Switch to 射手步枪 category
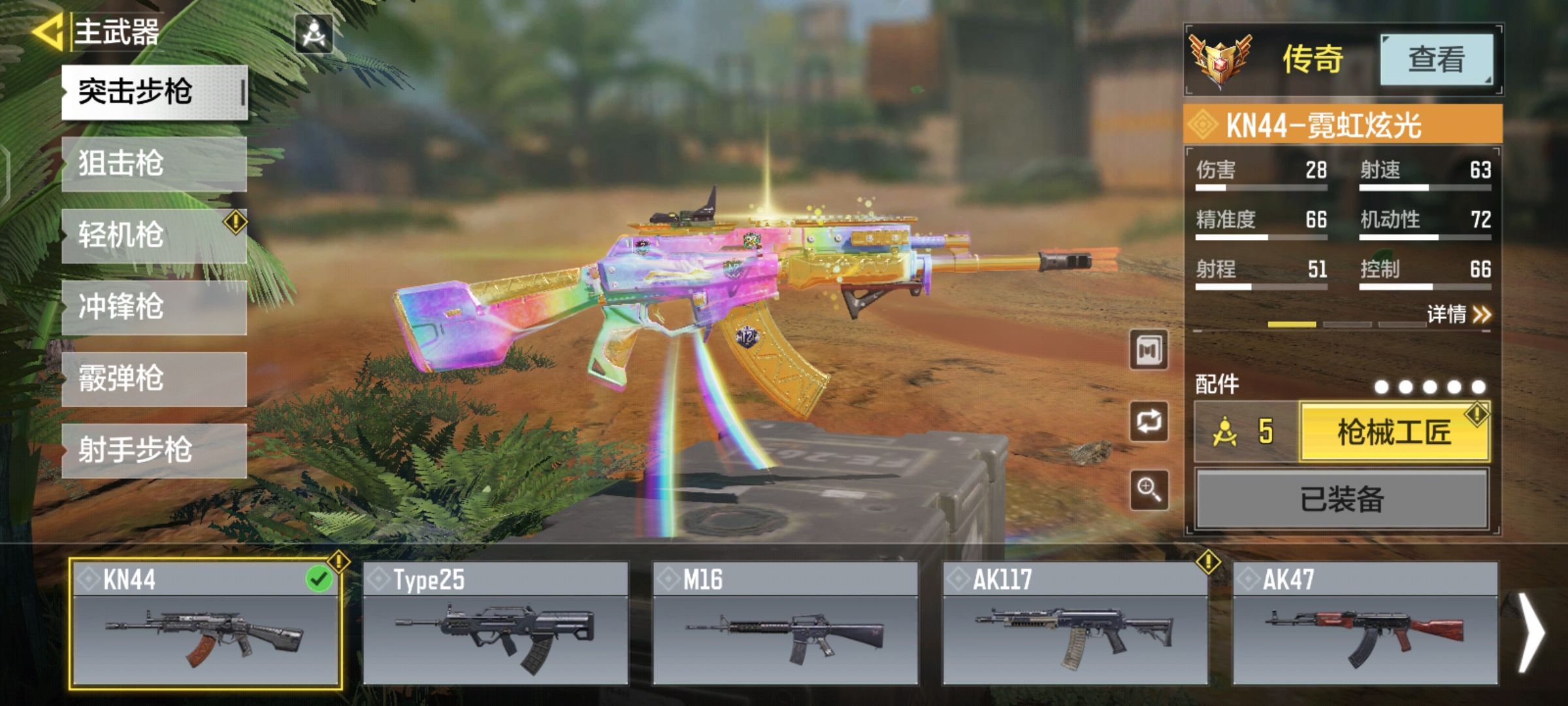 click(x=154, y=450)
